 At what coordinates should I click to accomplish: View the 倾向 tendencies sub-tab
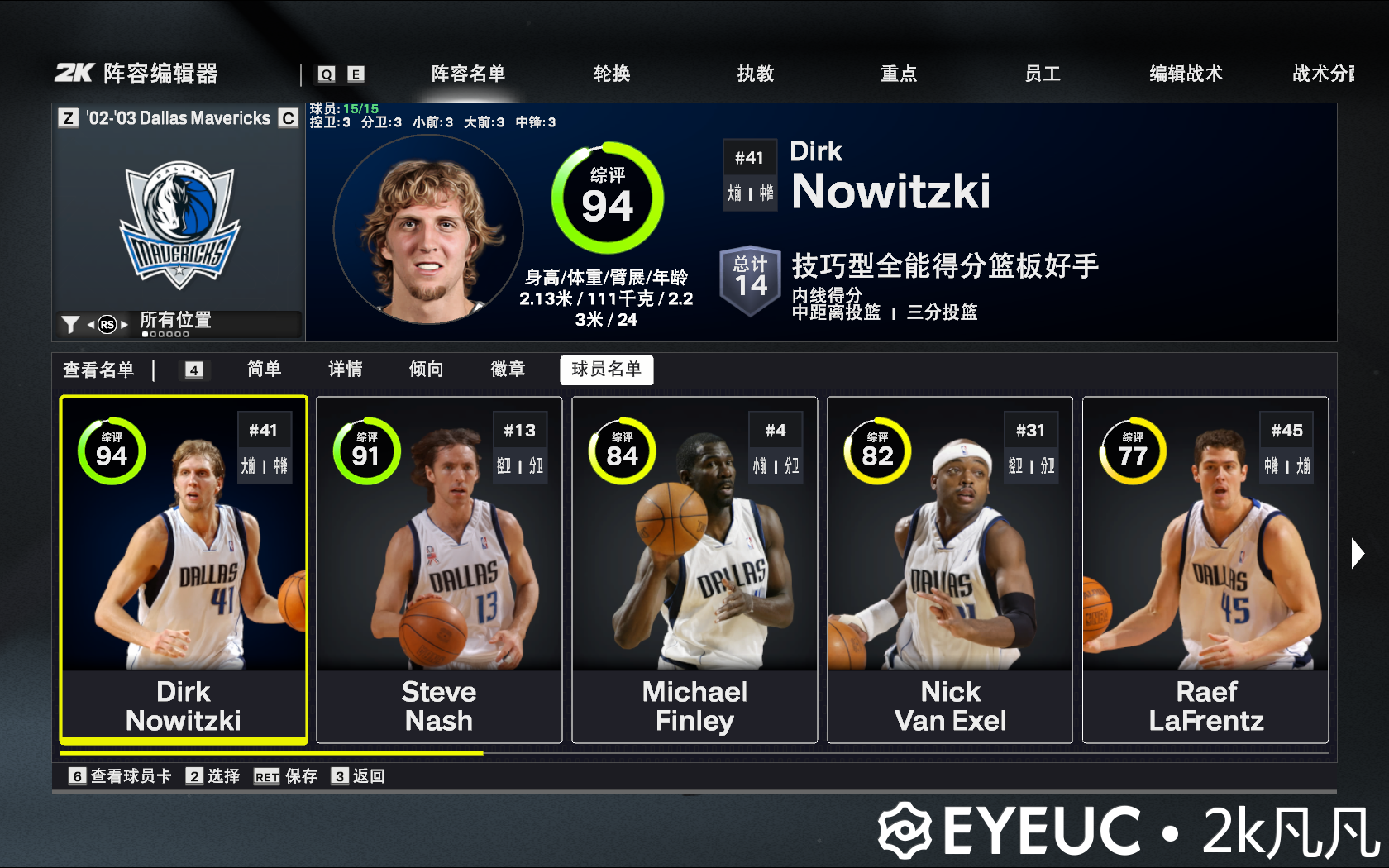tap(427, 369)
